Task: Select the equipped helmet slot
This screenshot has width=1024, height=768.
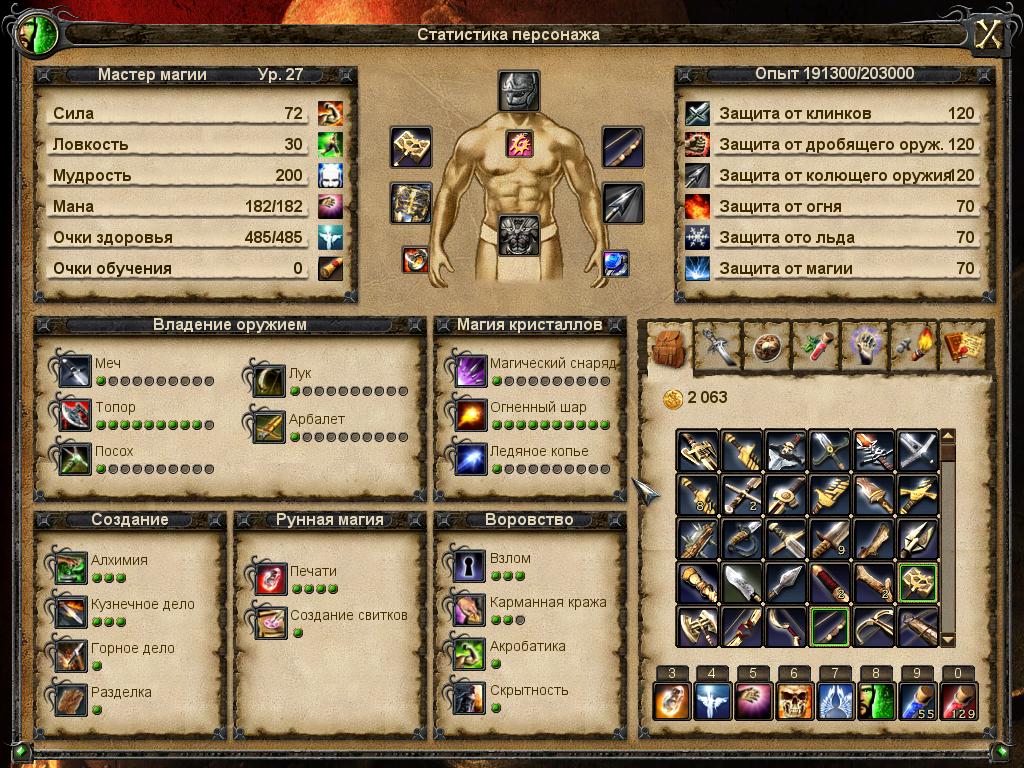Action: [x=519, y=91]
